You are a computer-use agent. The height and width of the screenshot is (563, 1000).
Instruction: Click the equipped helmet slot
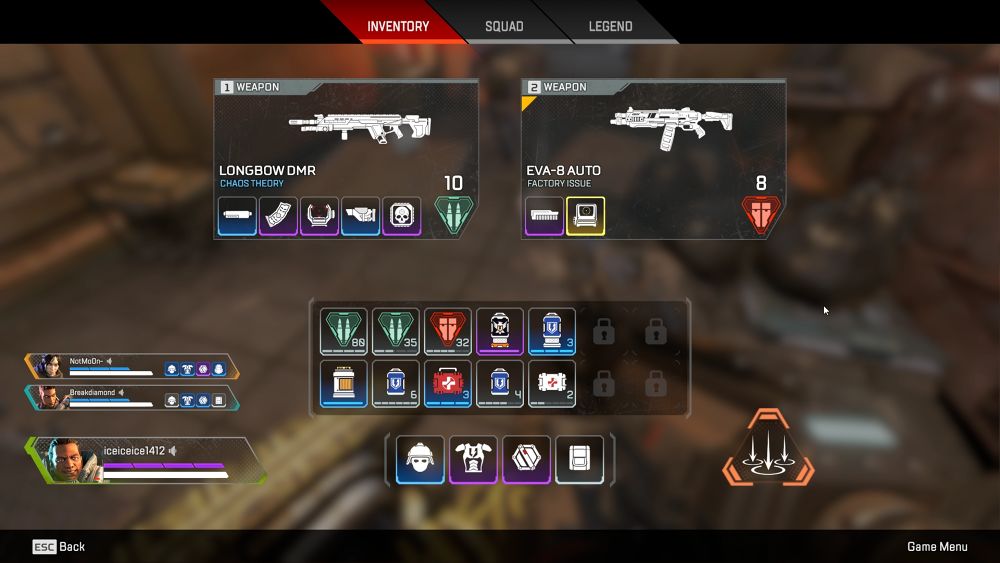(x=420, y=459)
